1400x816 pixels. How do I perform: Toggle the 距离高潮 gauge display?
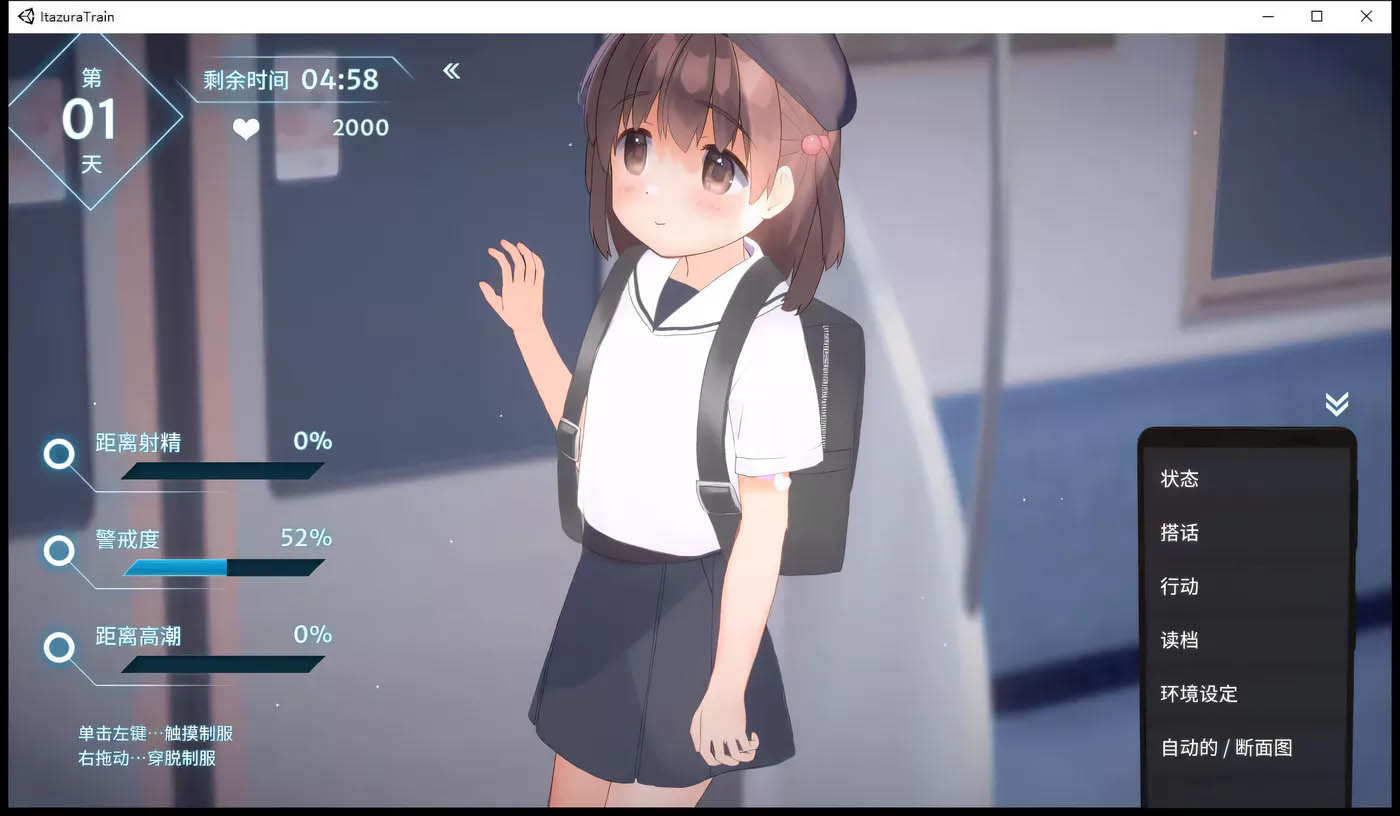pyautogui.click(x=220, y=663)
